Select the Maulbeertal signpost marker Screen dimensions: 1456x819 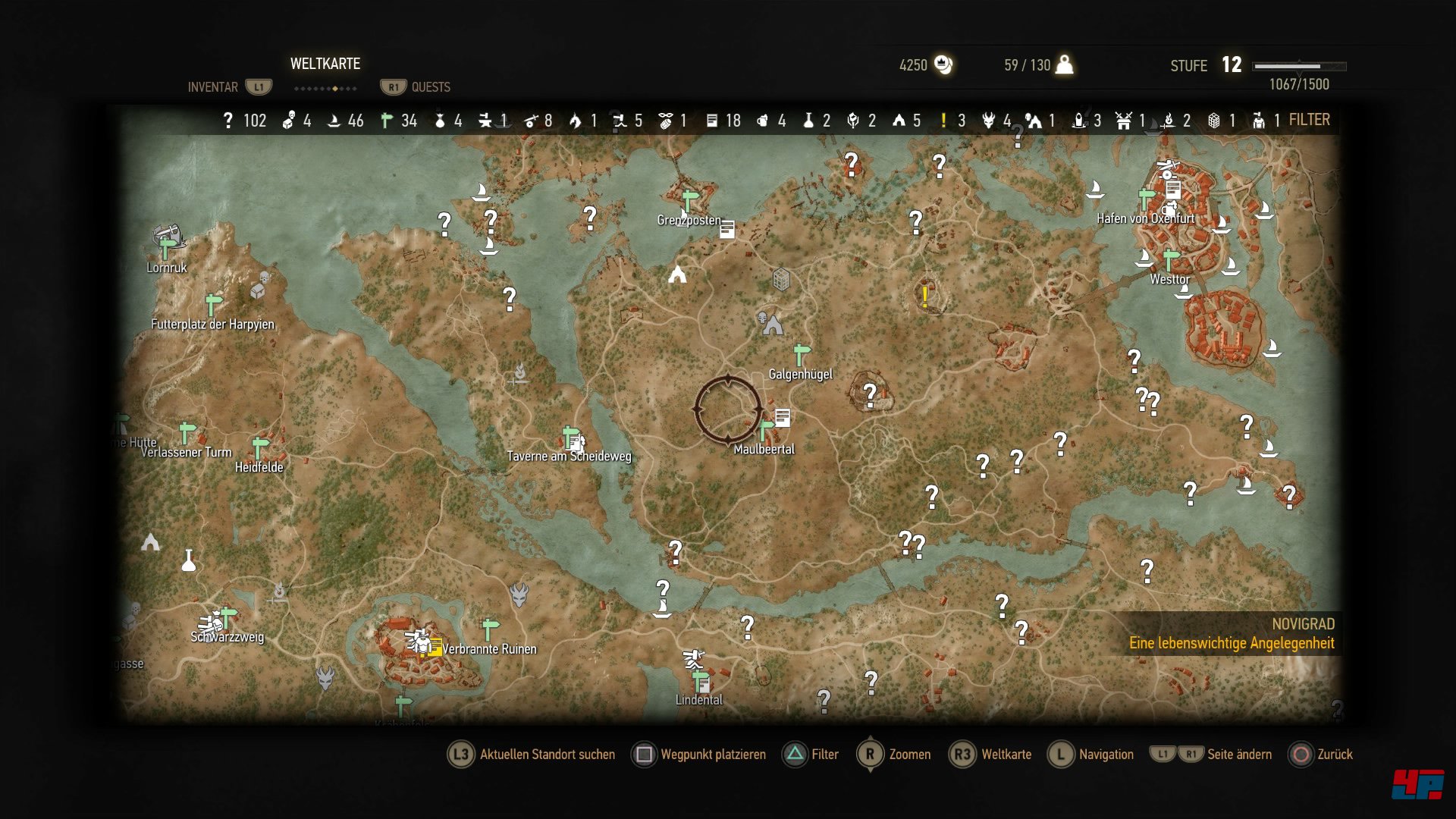click(x=767, y=430)
